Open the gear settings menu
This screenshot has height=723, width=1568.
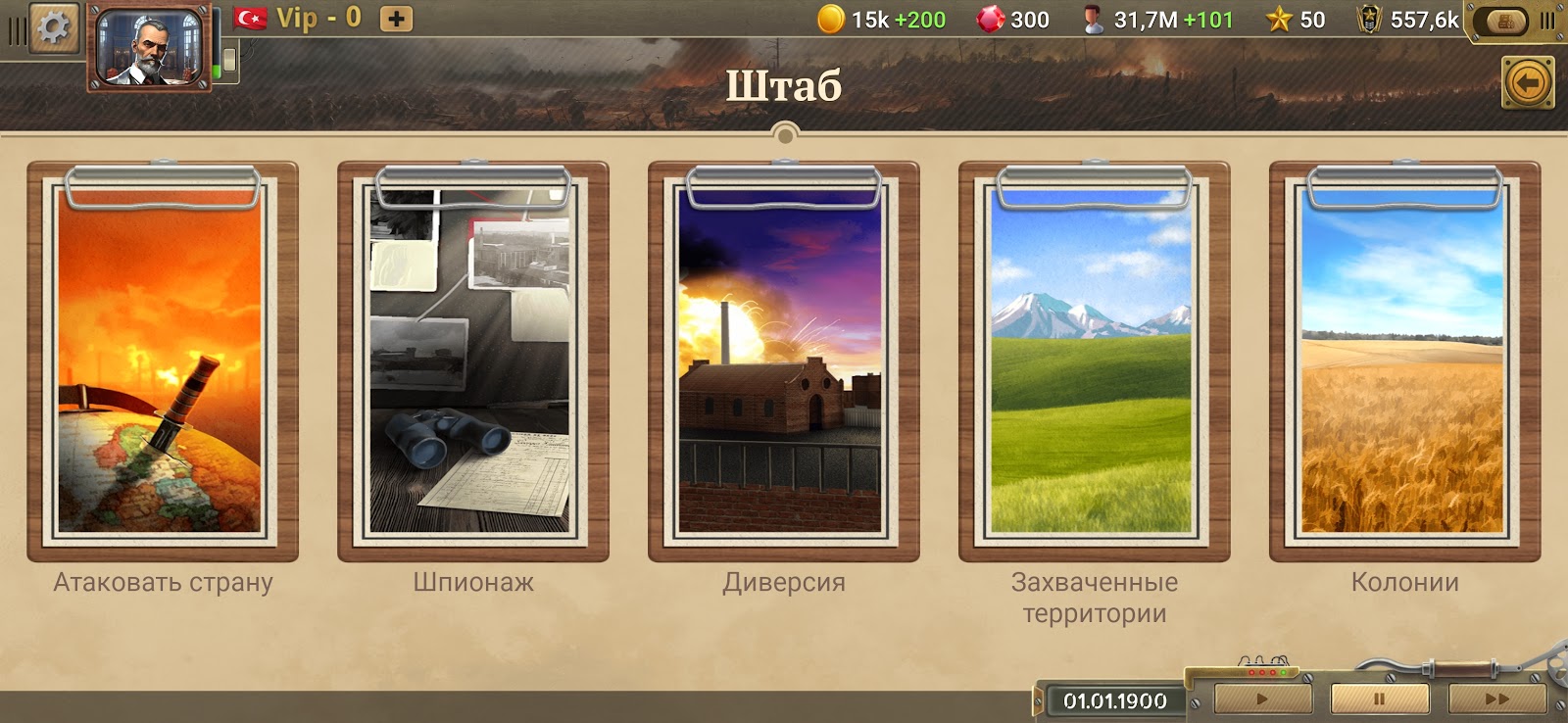tap(53, 27)
